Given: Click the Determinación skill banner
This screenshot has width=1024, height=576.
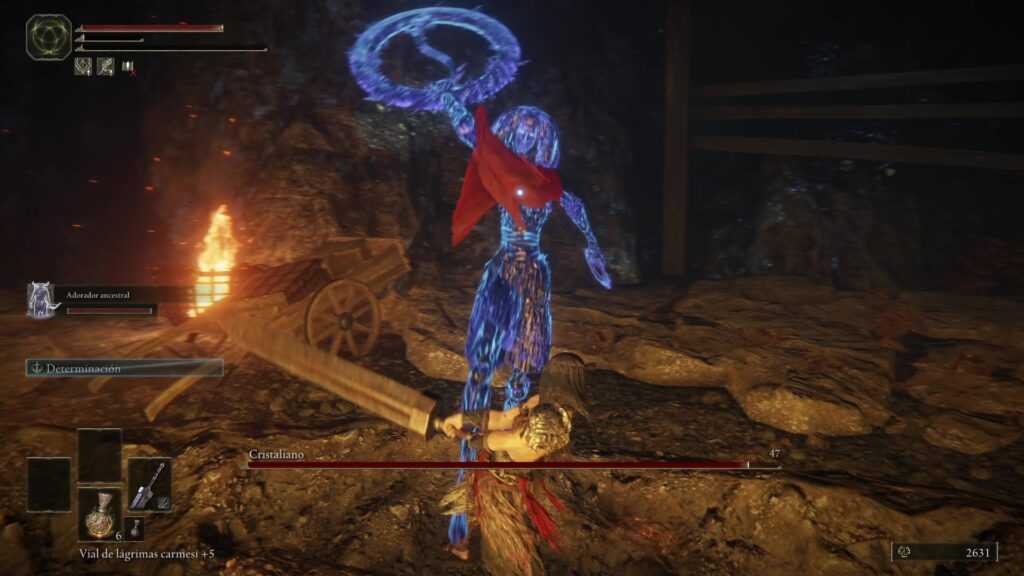Looking at the screenshot, I should pyautogui.click(x=124, y=368).
